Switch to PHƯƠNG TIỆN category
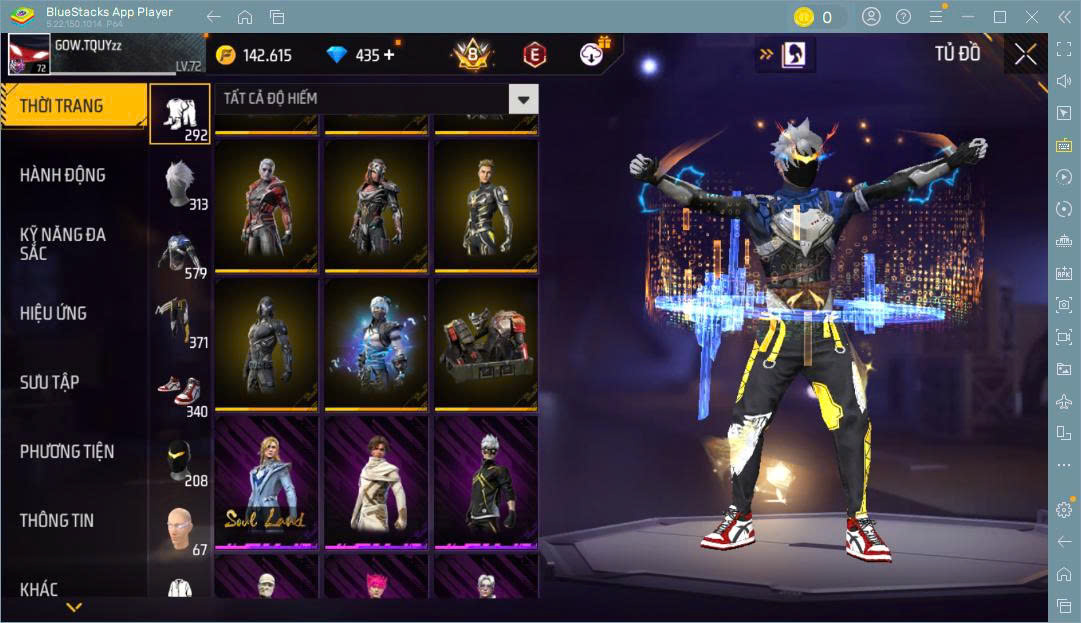Screen dimensions: 1081x623 [67, 451]
